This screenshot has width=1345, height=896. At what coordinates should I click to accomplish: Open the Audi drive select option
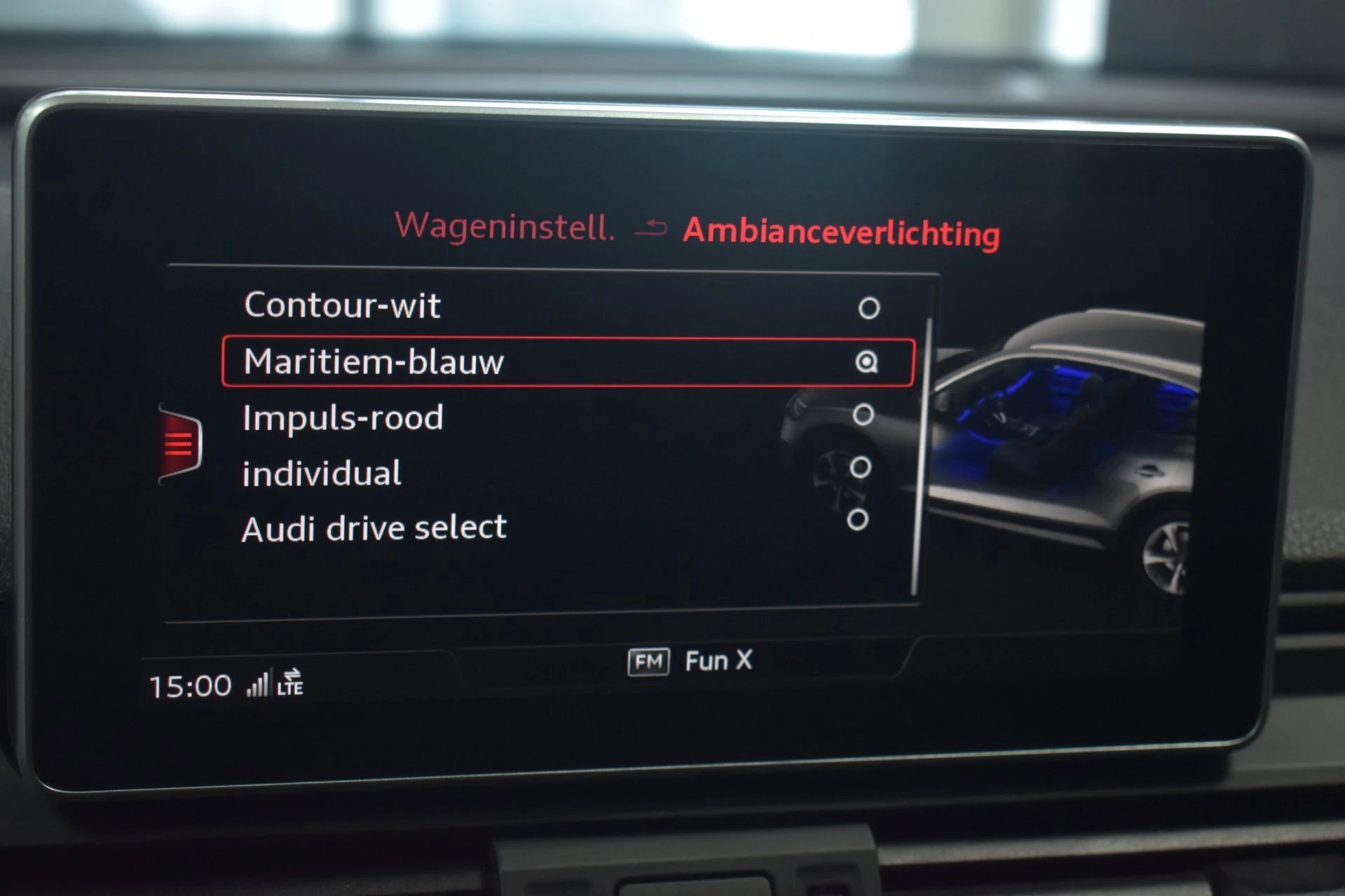pyautogui.click(x=374, y=527)
